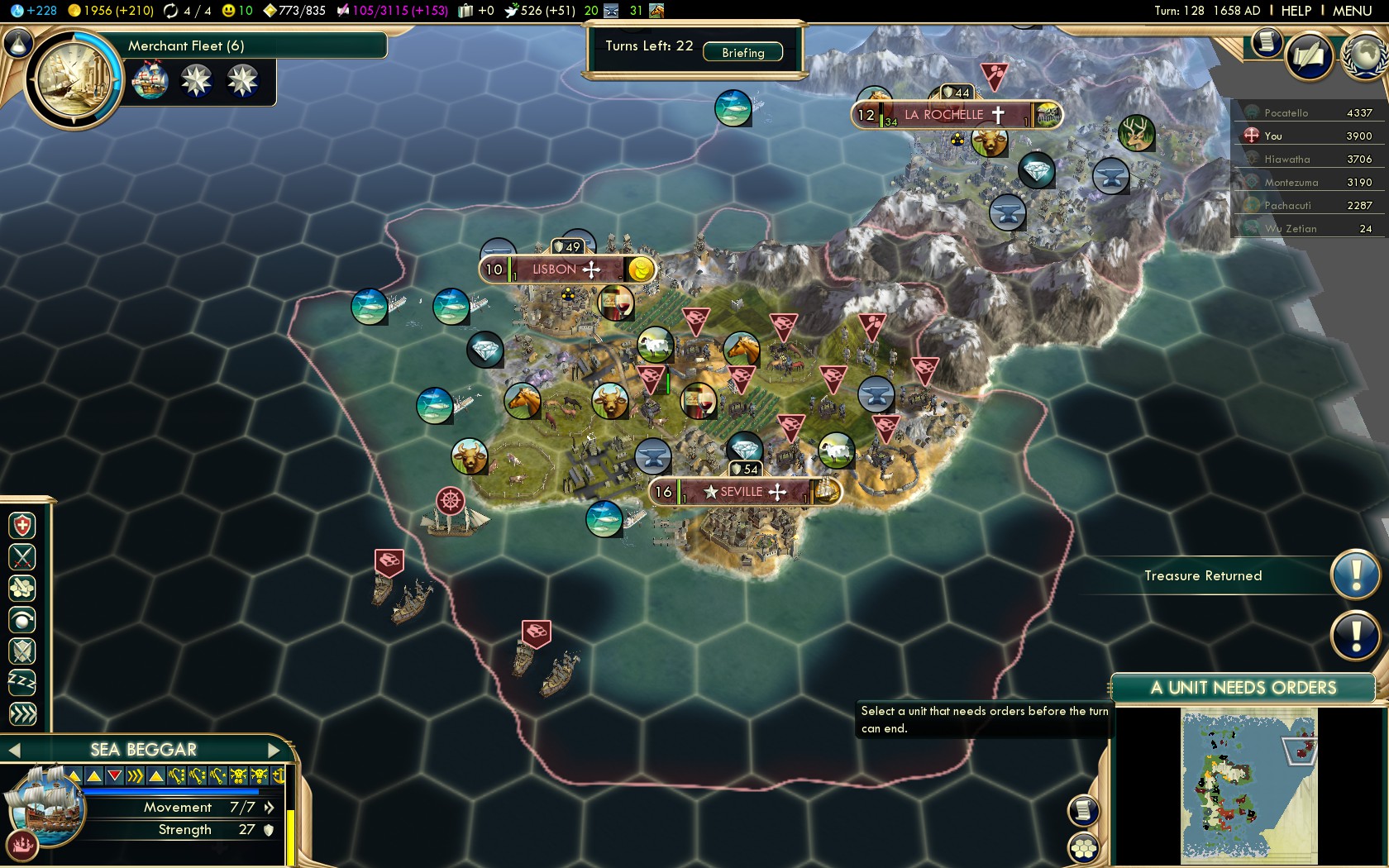1389x868 pixels.
Task: Click on the minimap
Action: [1248, 785]
